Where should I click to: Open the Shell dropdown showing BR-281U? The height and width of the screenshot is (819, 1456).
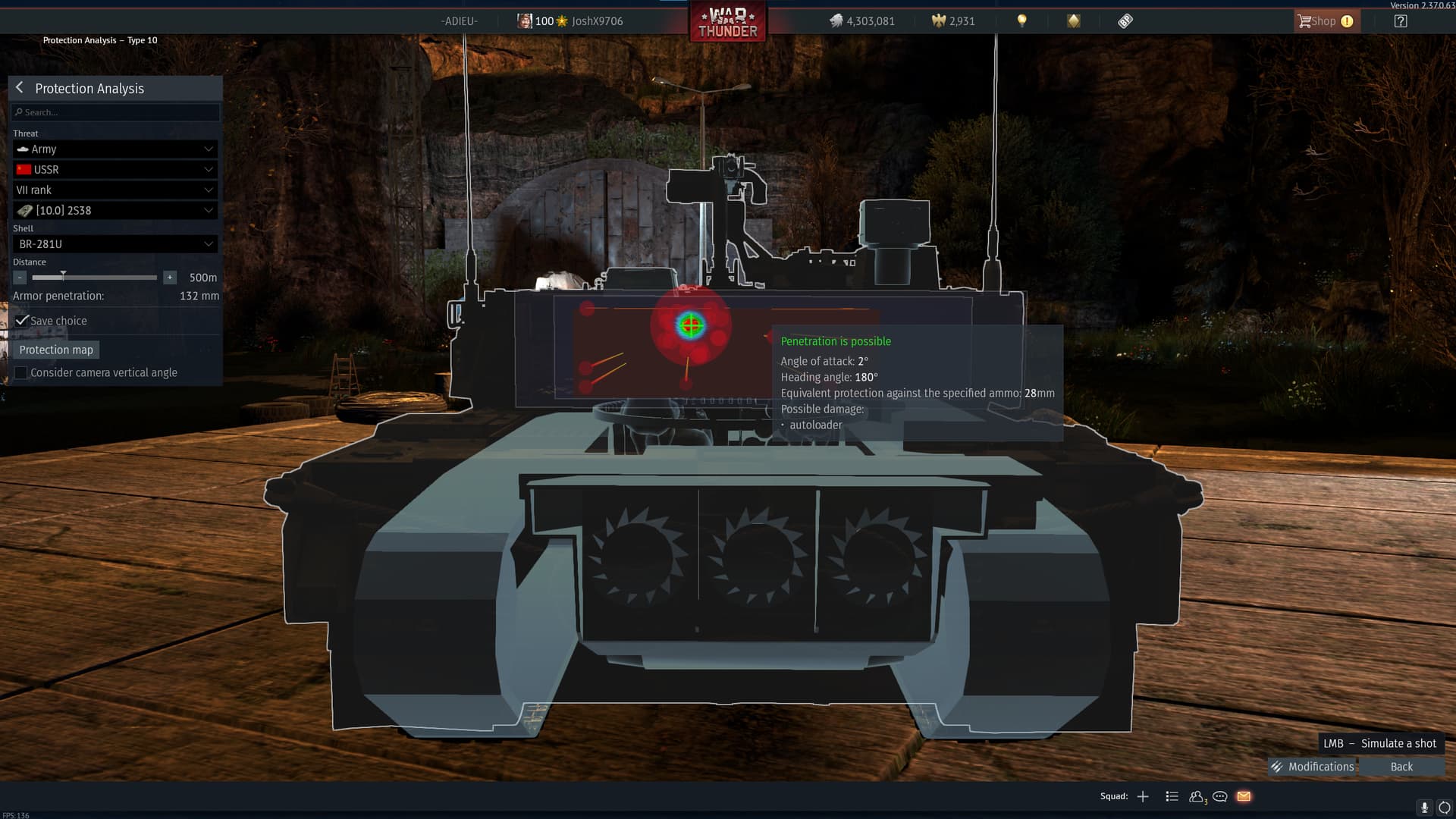pyautogui.click(x=115, y=243)
